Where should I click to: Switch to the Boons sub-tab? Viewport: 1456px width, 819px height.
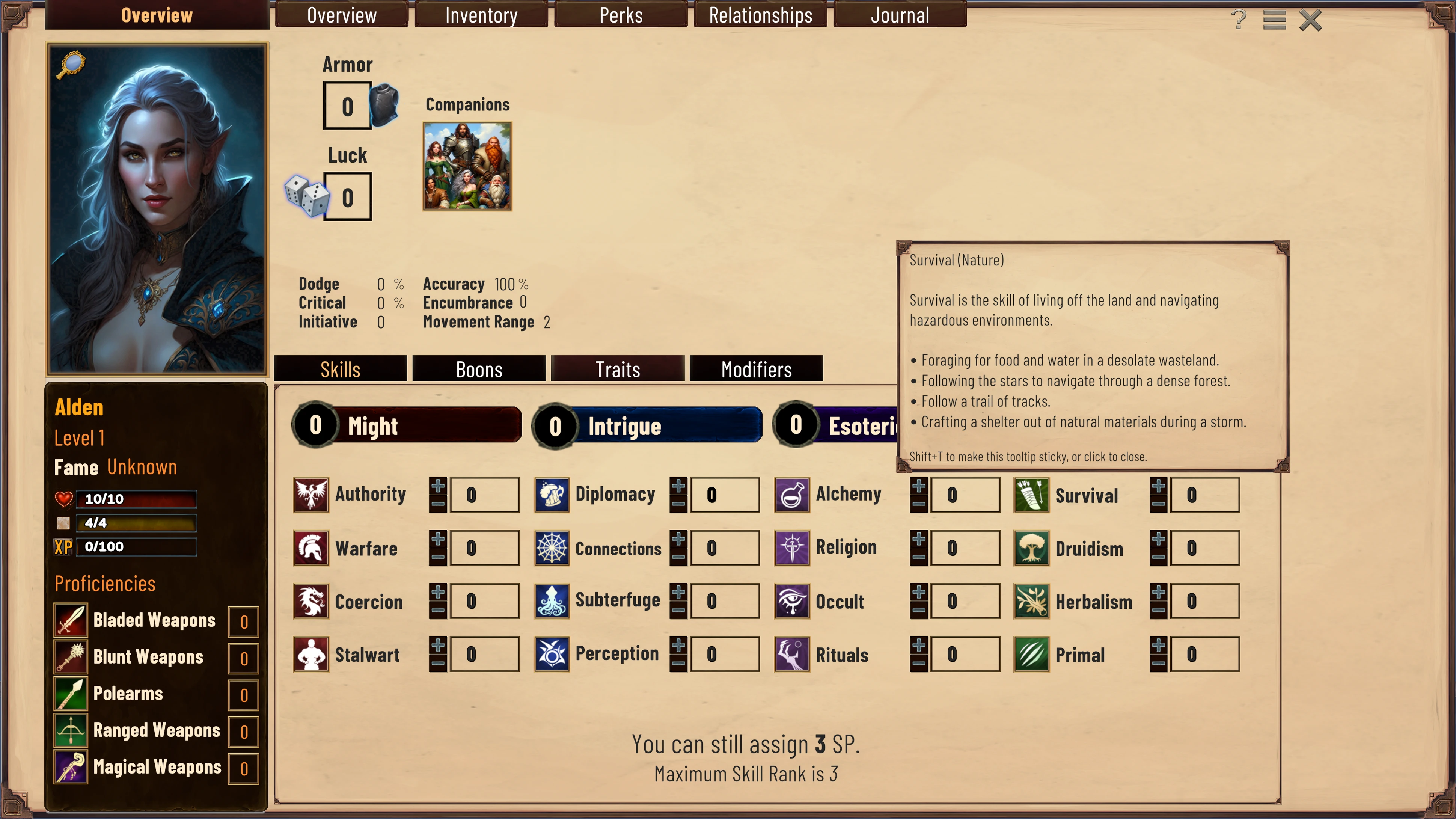[x=479, y=369]
